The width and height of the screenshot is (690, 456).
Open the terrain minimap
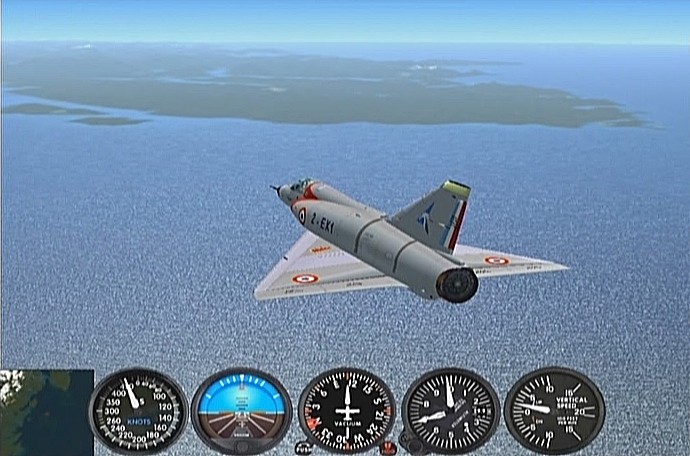pos(46,412)
